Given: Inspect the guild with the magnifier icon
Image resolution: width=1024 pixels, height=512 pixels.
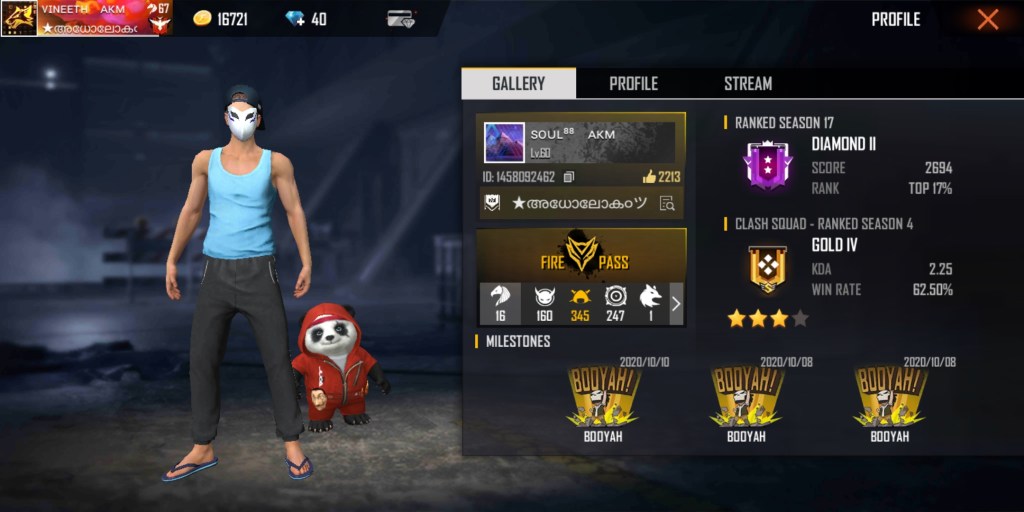Looking at the screenshot, I should click(x=666, y=203).
